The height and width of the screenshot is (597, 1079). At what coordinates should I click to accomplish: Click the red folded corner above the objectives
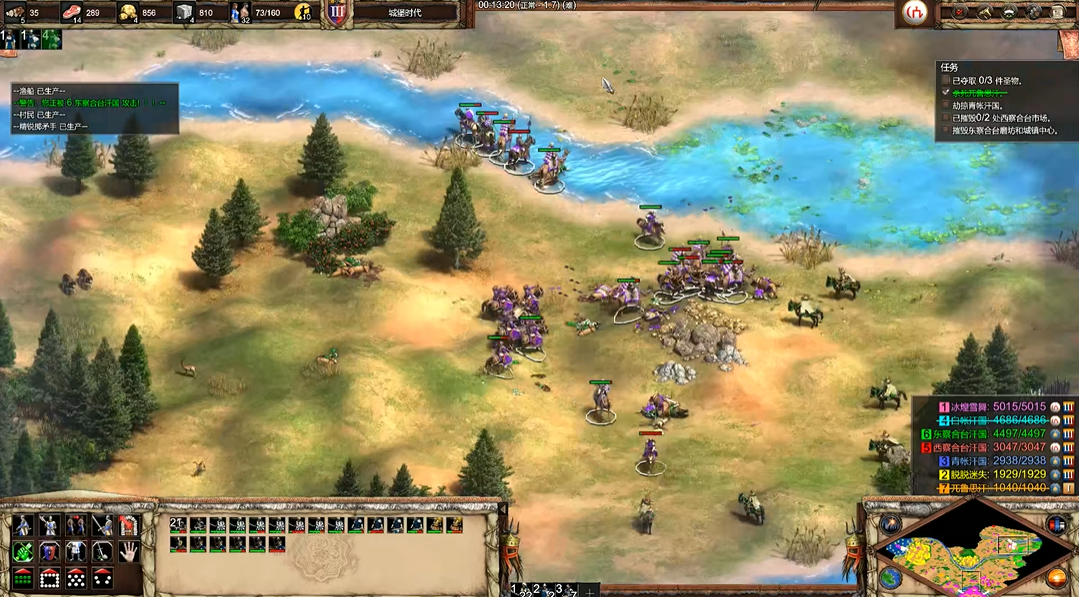(1069, 43)
